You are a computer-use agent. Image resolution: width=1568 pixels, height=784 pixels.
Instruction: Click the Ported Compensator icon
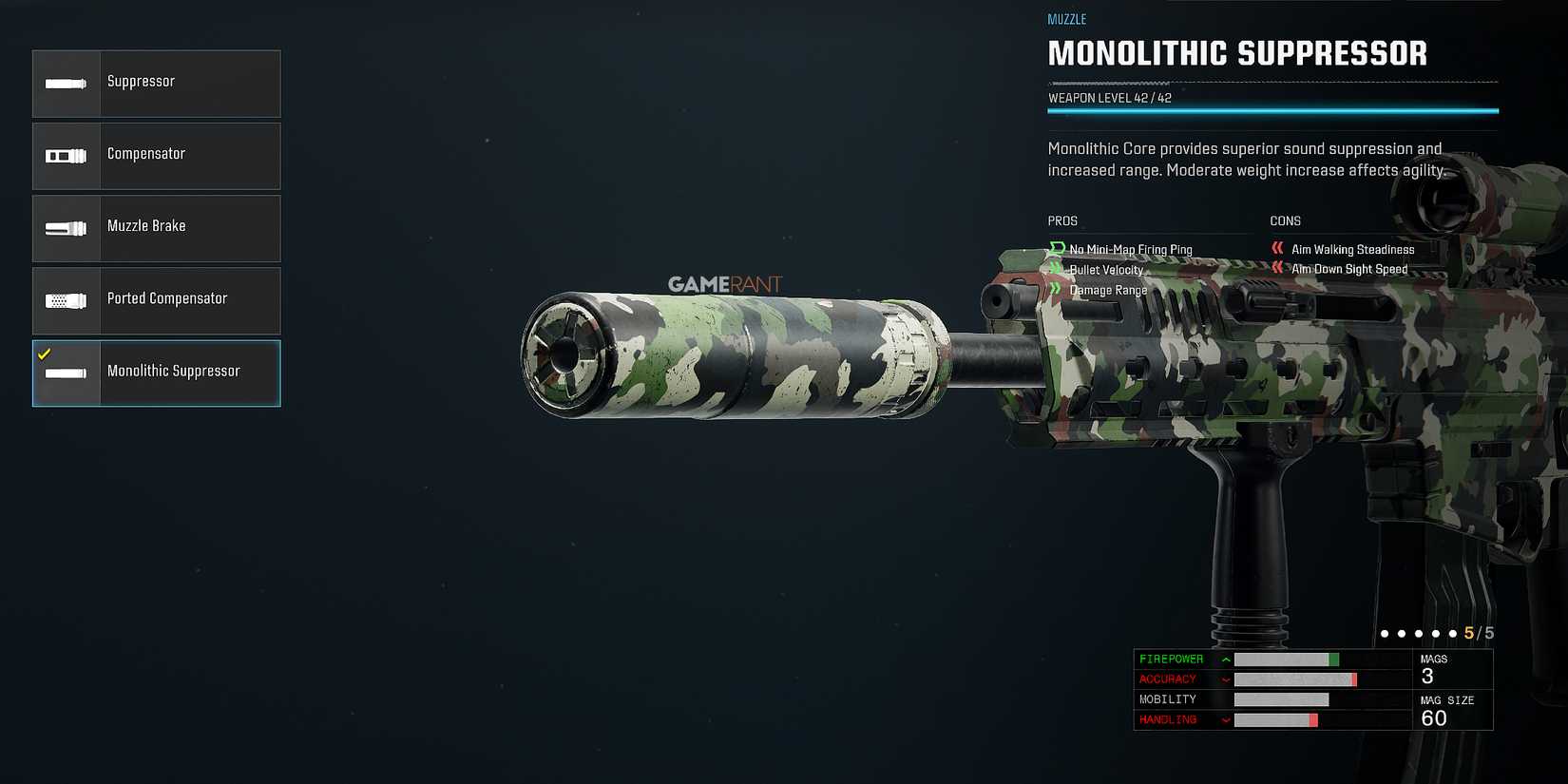click(x=66, y=299)
